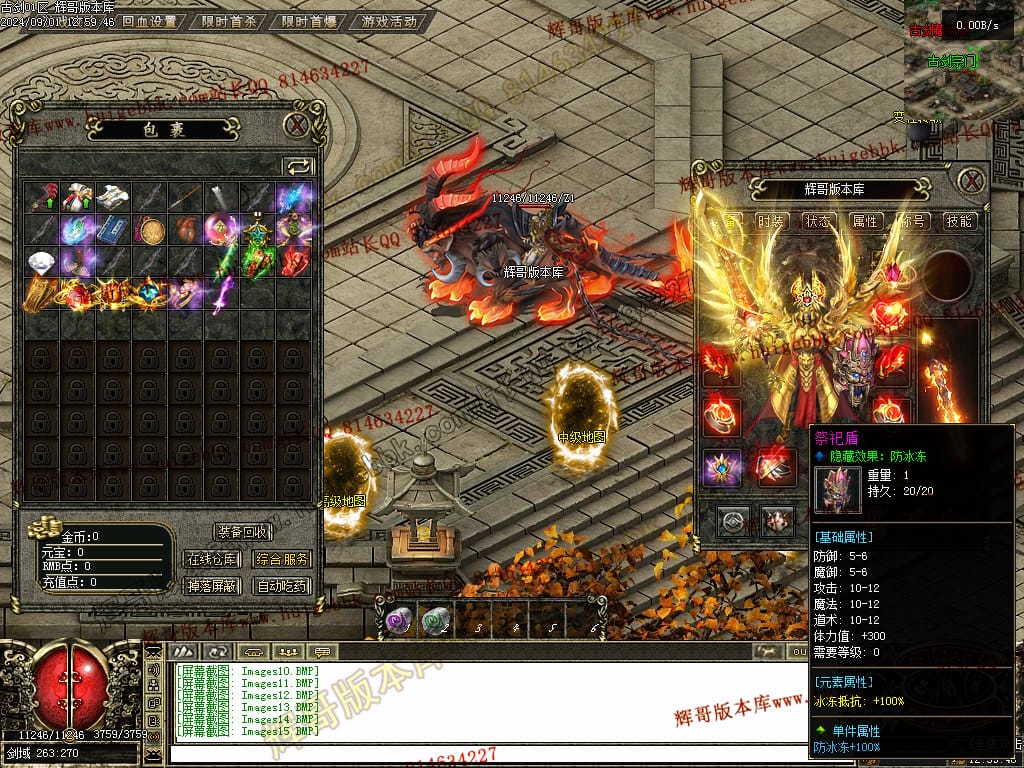The width and height of the screenshot is (1024, 768).
Task: Switch to the 技能 tab
Action: point(959,221)
